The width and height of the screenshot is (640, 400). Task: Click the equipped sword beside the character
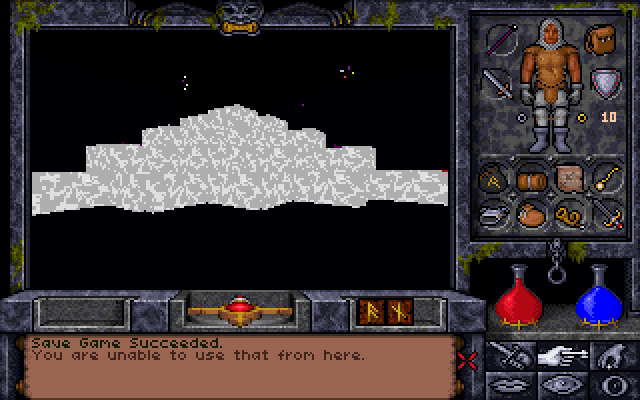point(497,83)
